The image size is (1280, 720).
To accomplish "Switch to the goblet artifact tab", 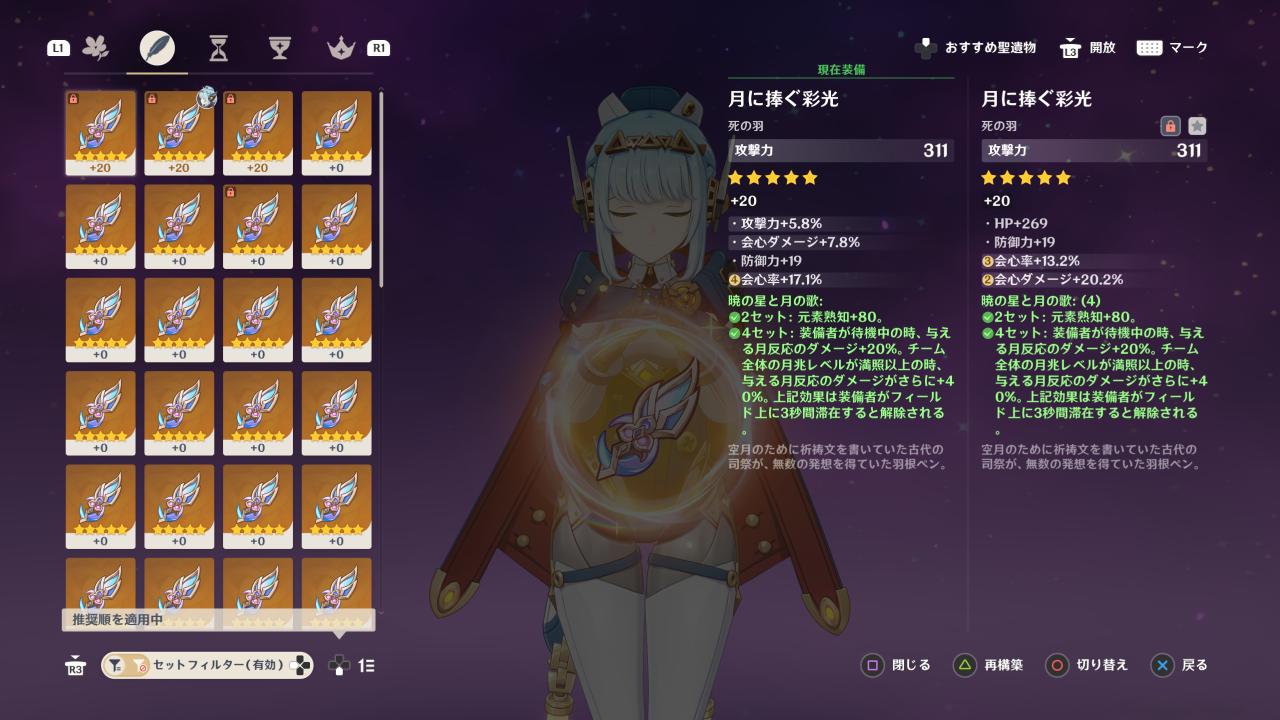I will 280,47.
